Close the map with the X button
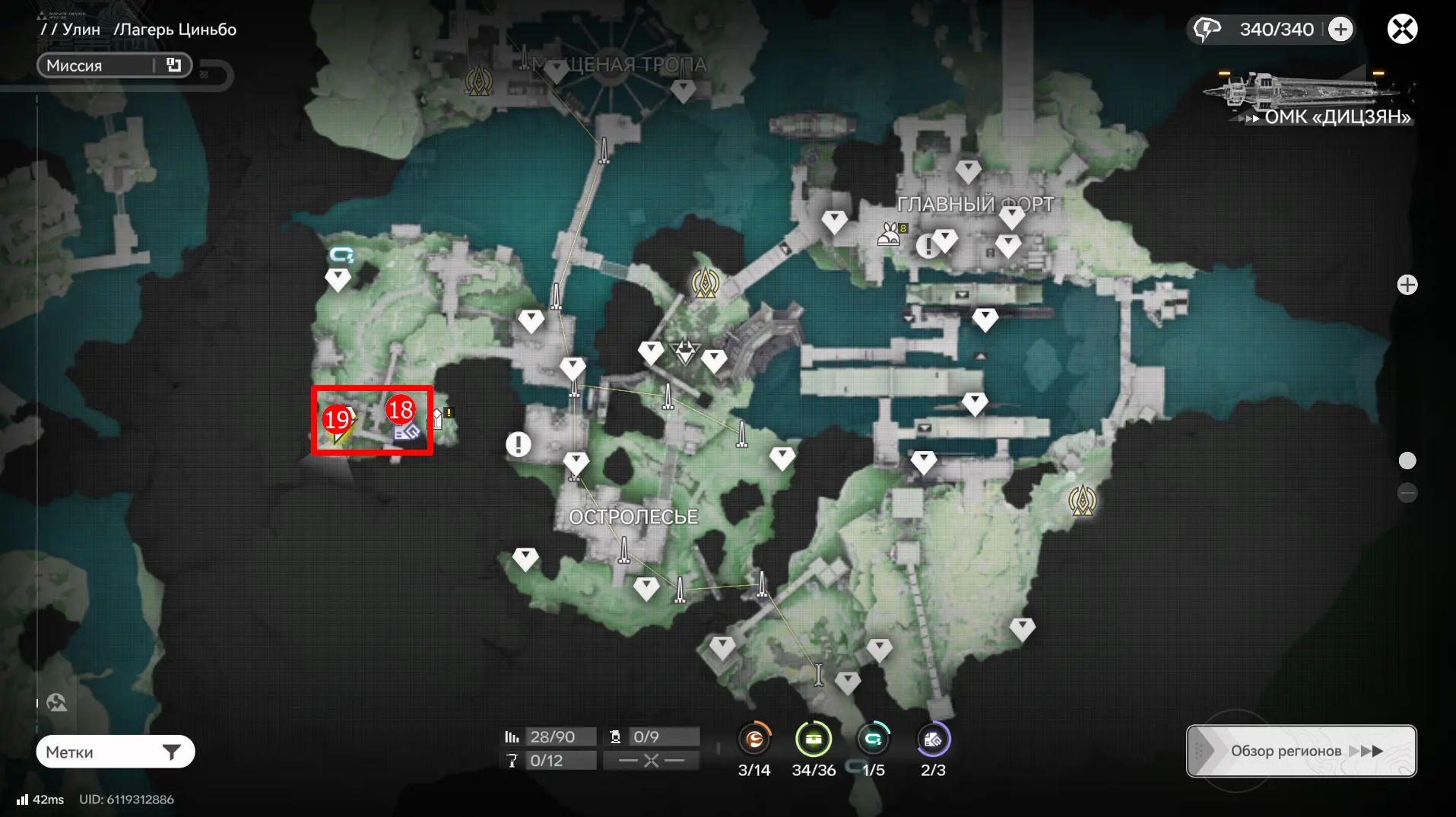The width and height of the screenshot is (1456, 817). (1402, 30)
